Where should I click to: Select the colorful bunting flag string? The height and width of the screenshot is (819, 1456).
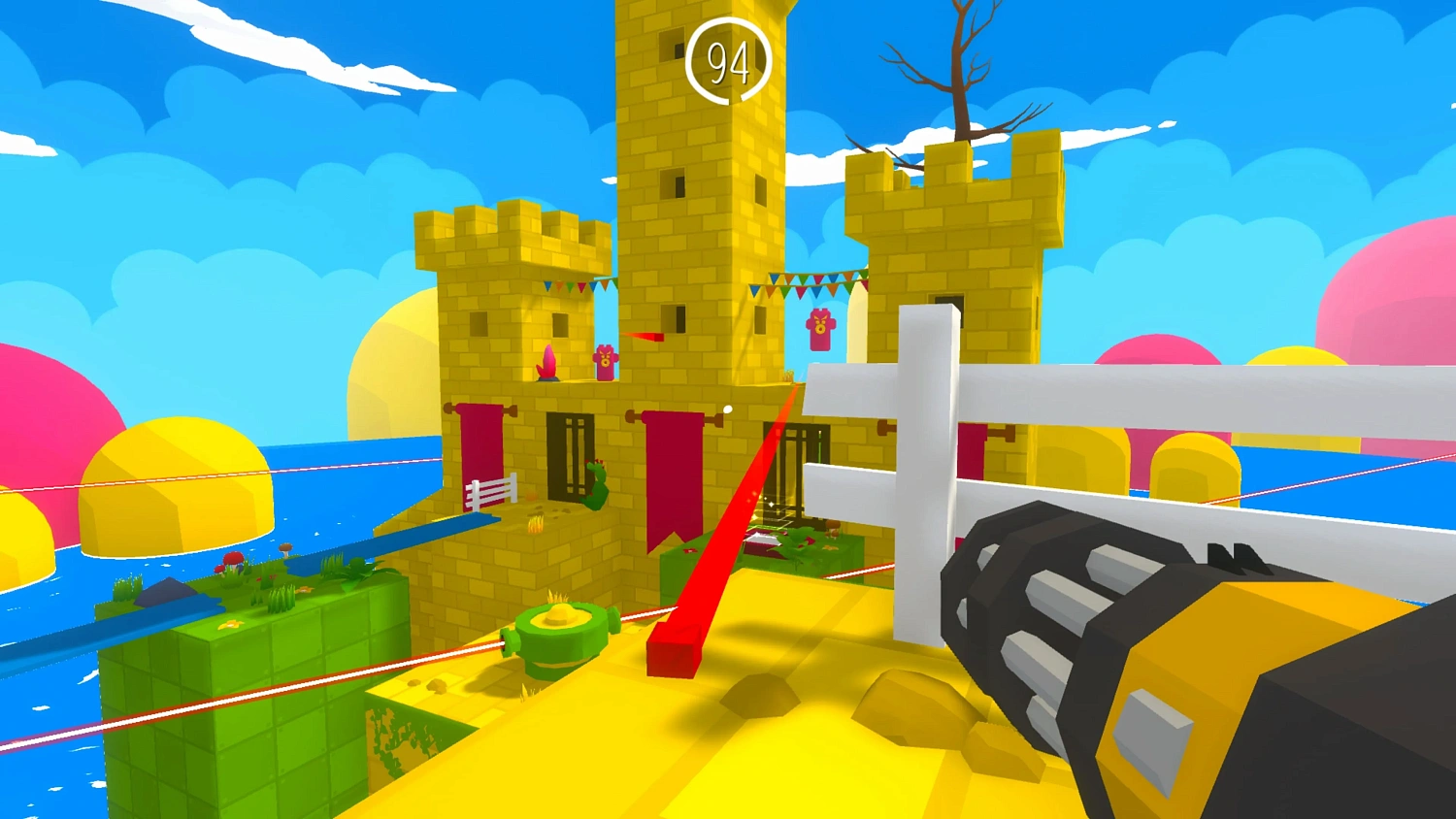point(815,283)
